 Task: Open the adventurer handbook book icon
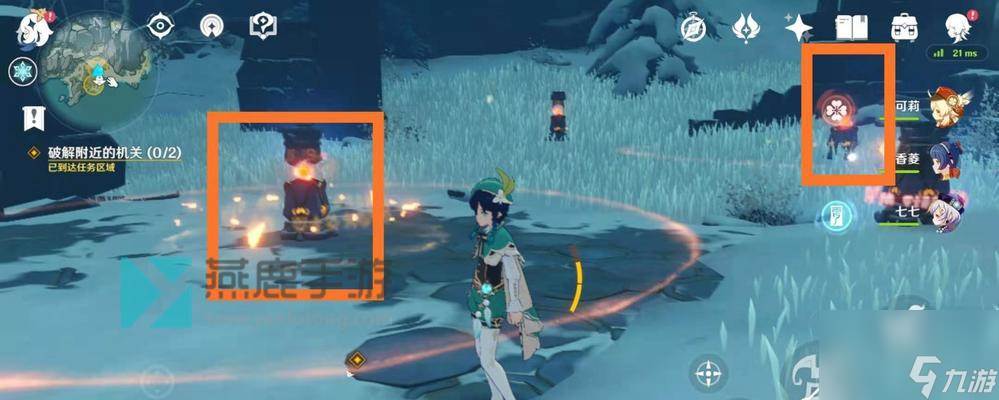coord(850,28)
